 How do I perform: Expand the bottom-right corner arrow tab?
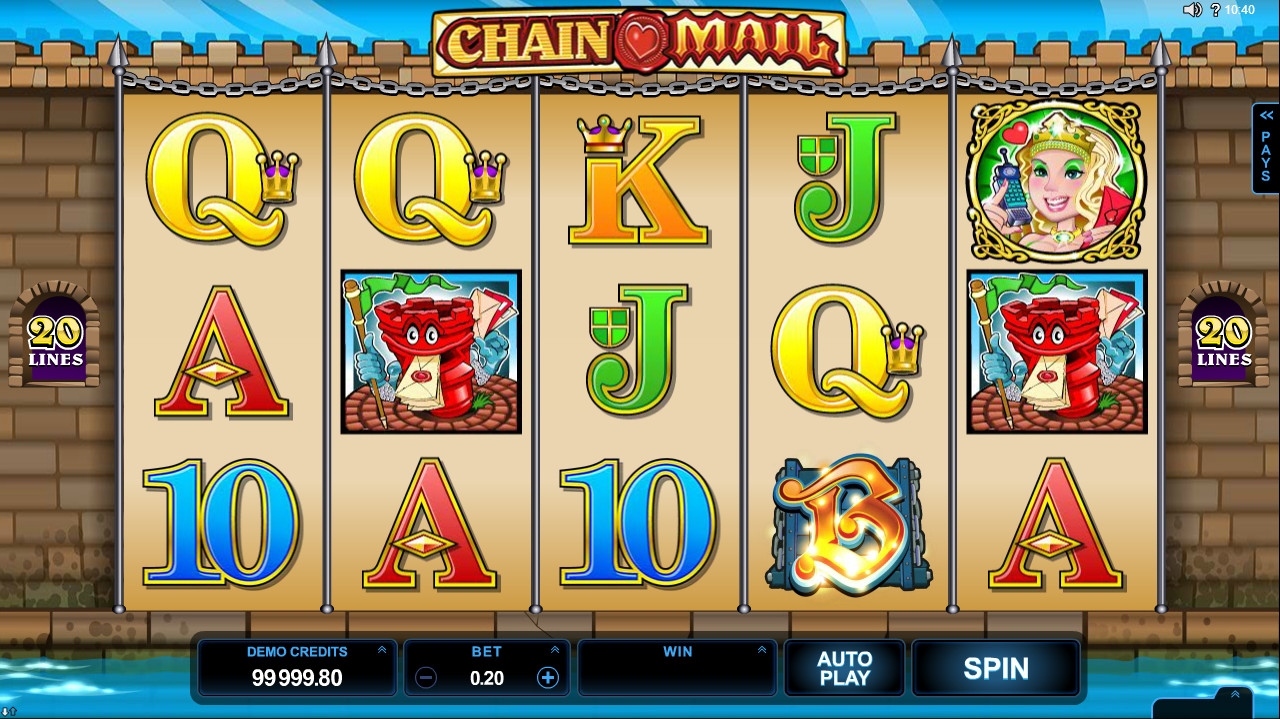(1235, 695)
